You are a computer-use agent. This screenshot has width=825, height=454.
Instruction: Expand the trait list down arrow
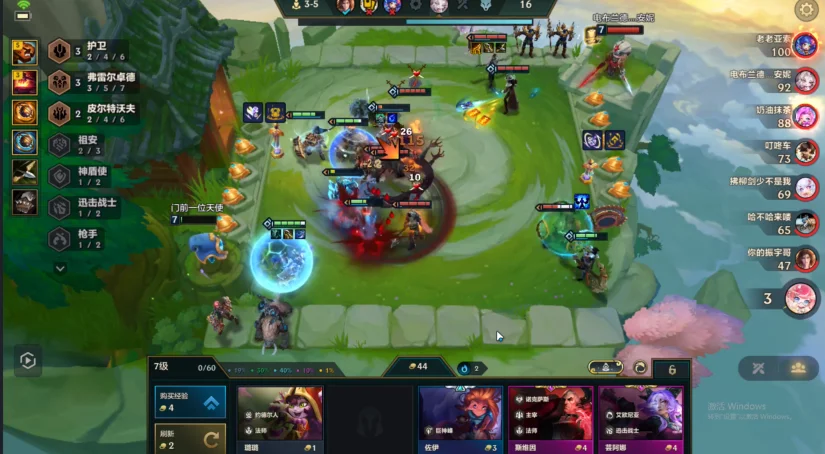pos(60,268)
